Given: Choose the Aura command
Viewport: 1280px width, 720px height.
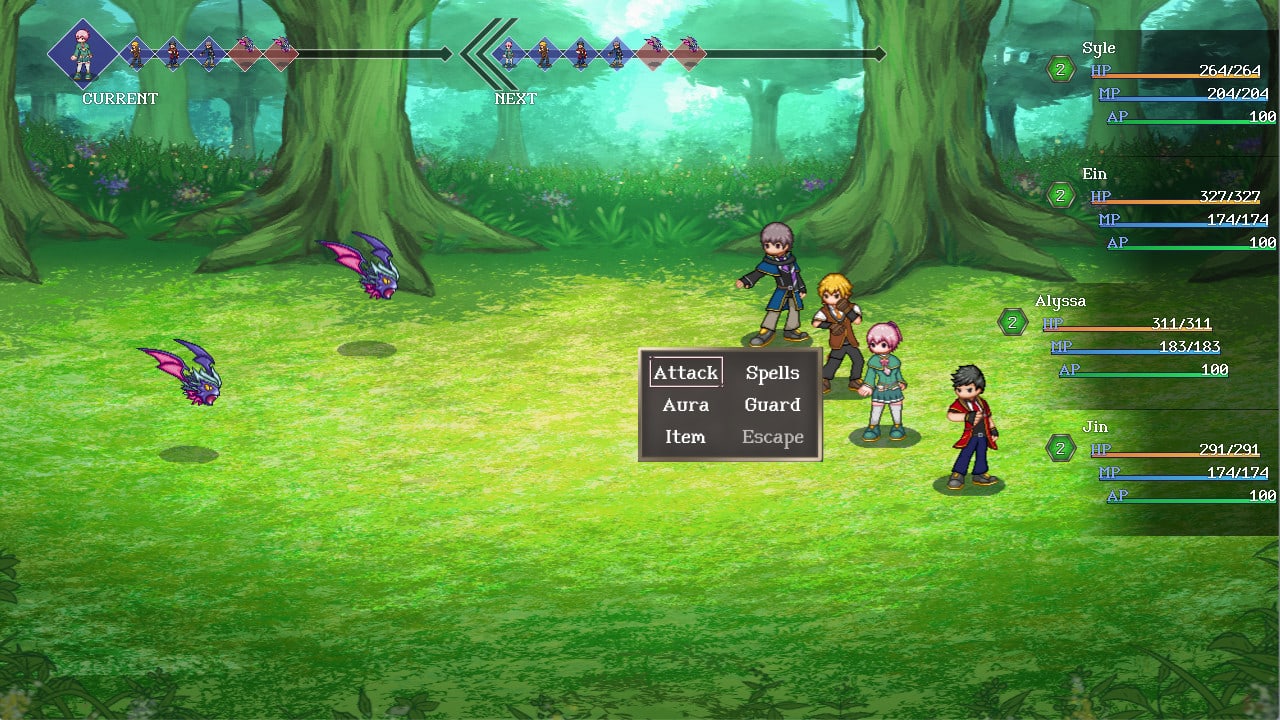Looking at the screenshot, I should pyautogui.click(x=686, y=405).
